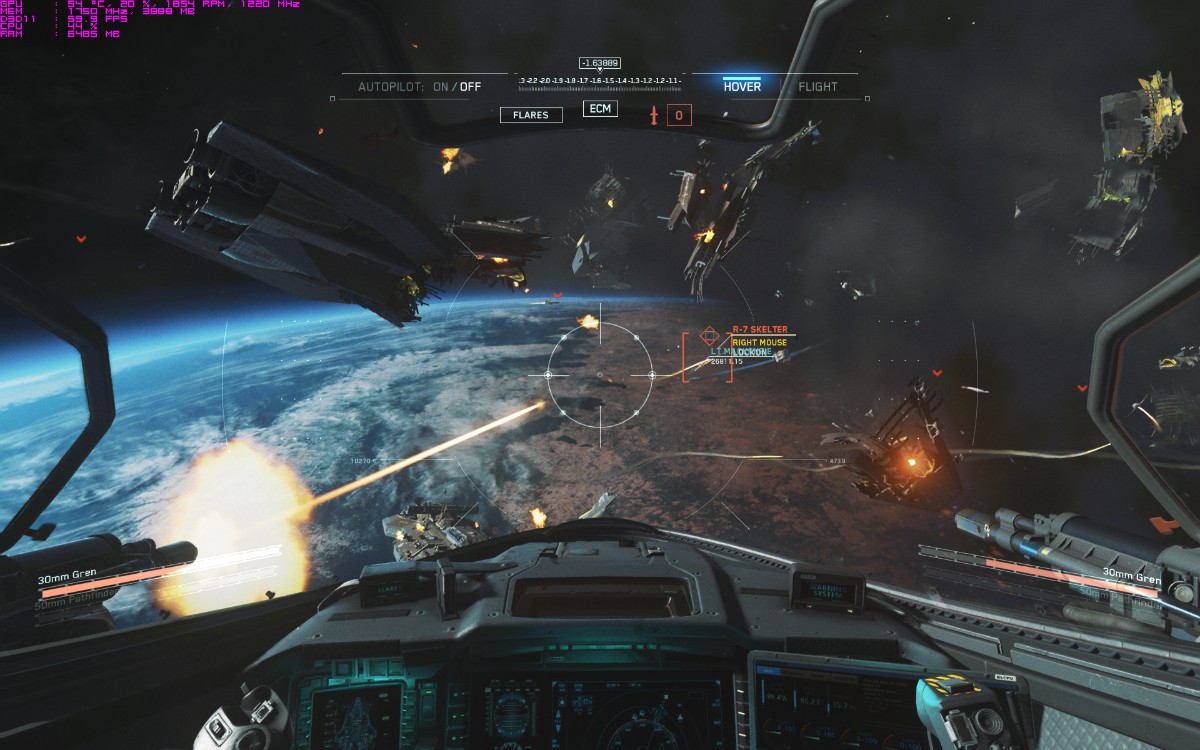
Task: Trigger the ECM indicator box
Action: tap(600, 108)
